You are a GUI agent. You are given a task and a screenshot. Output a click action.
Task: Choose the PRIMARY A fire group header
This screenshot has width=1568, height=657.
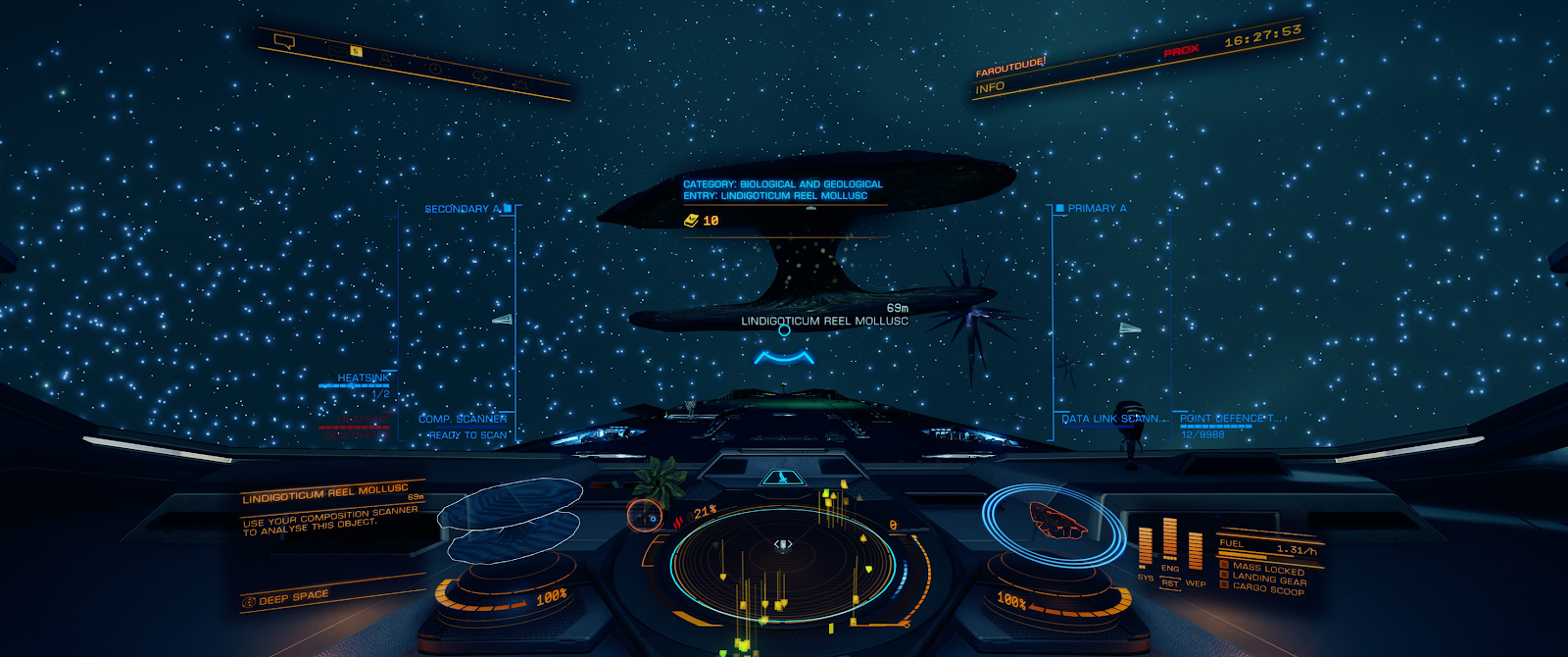click(1097, 208)
